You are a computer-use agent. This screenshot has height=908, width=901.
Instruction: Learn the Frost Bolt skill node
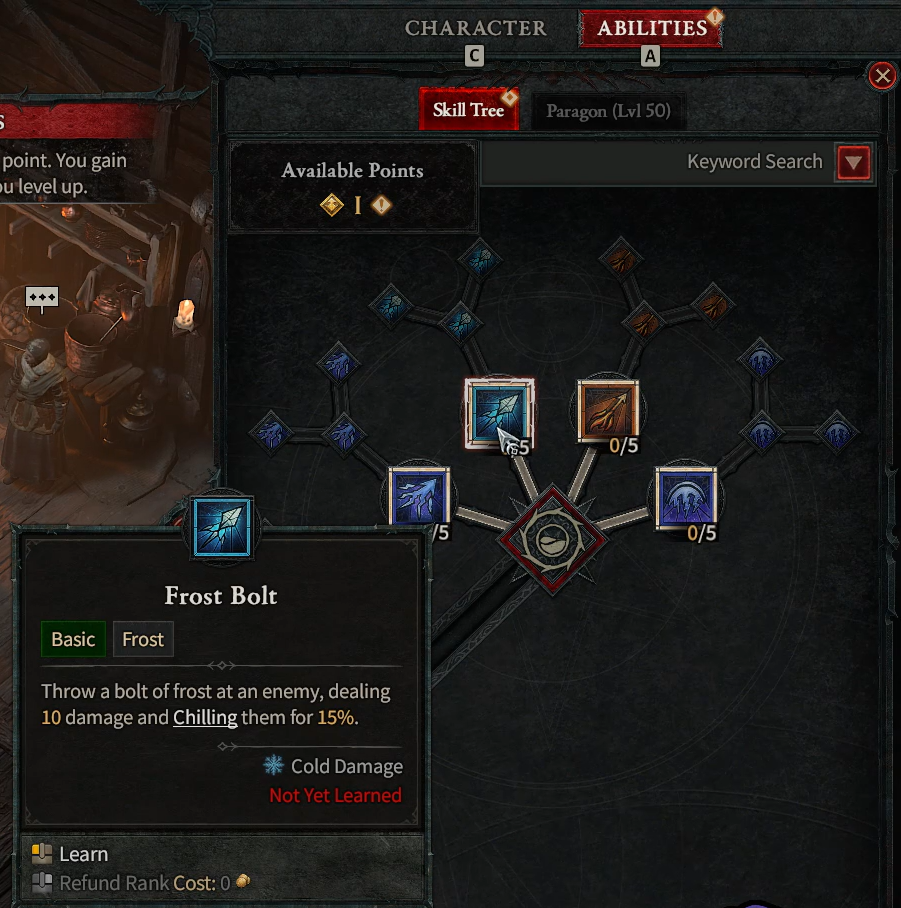pos(500,411)
